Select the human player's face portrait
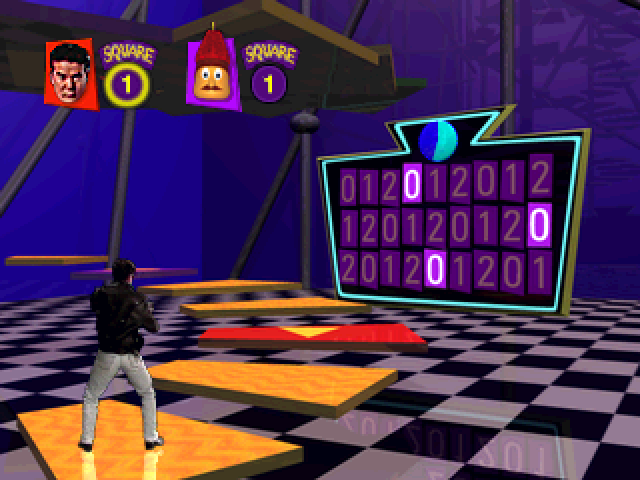Screen dimensions: 640x480 [70, 74]
